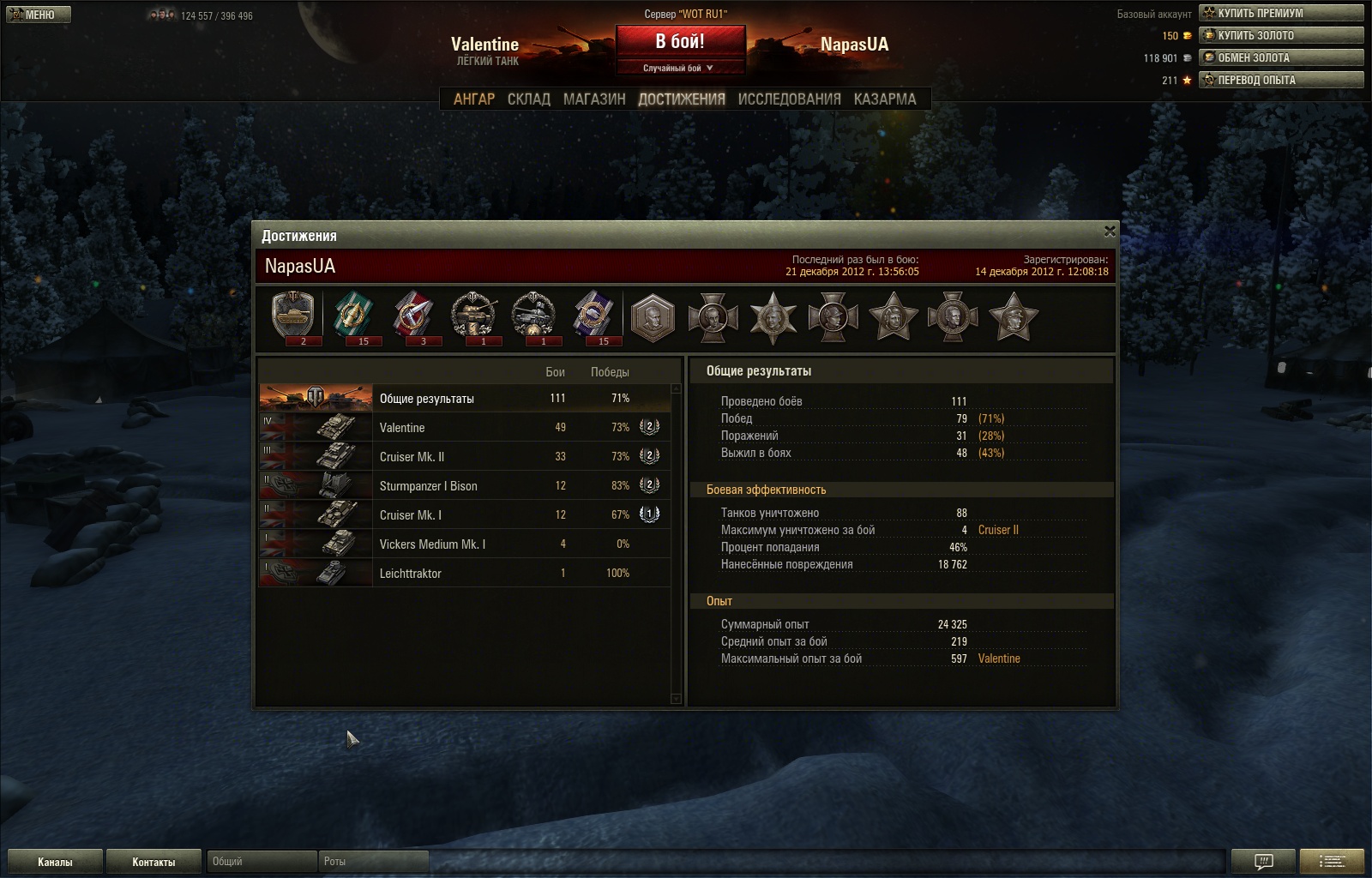Image resolution: width=1372 pixels, height=878 pixels.
Task: Open ОБМЕН ЗОЛОТА exchange
Action: coord(1281,57)
